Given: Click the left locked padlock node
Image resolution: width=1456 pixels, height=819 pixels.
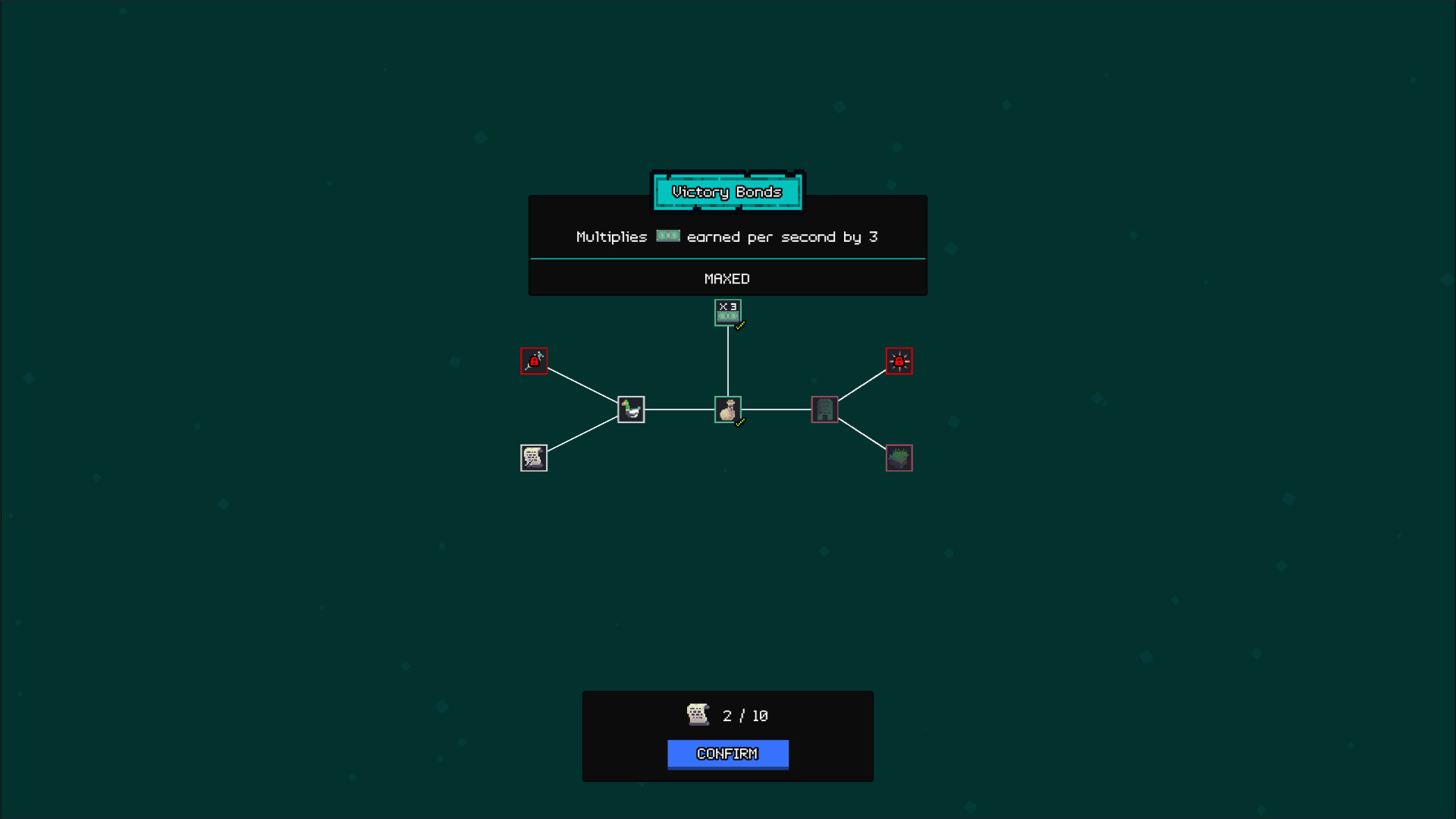Looking at the screenshot, I should pos(534,360).
